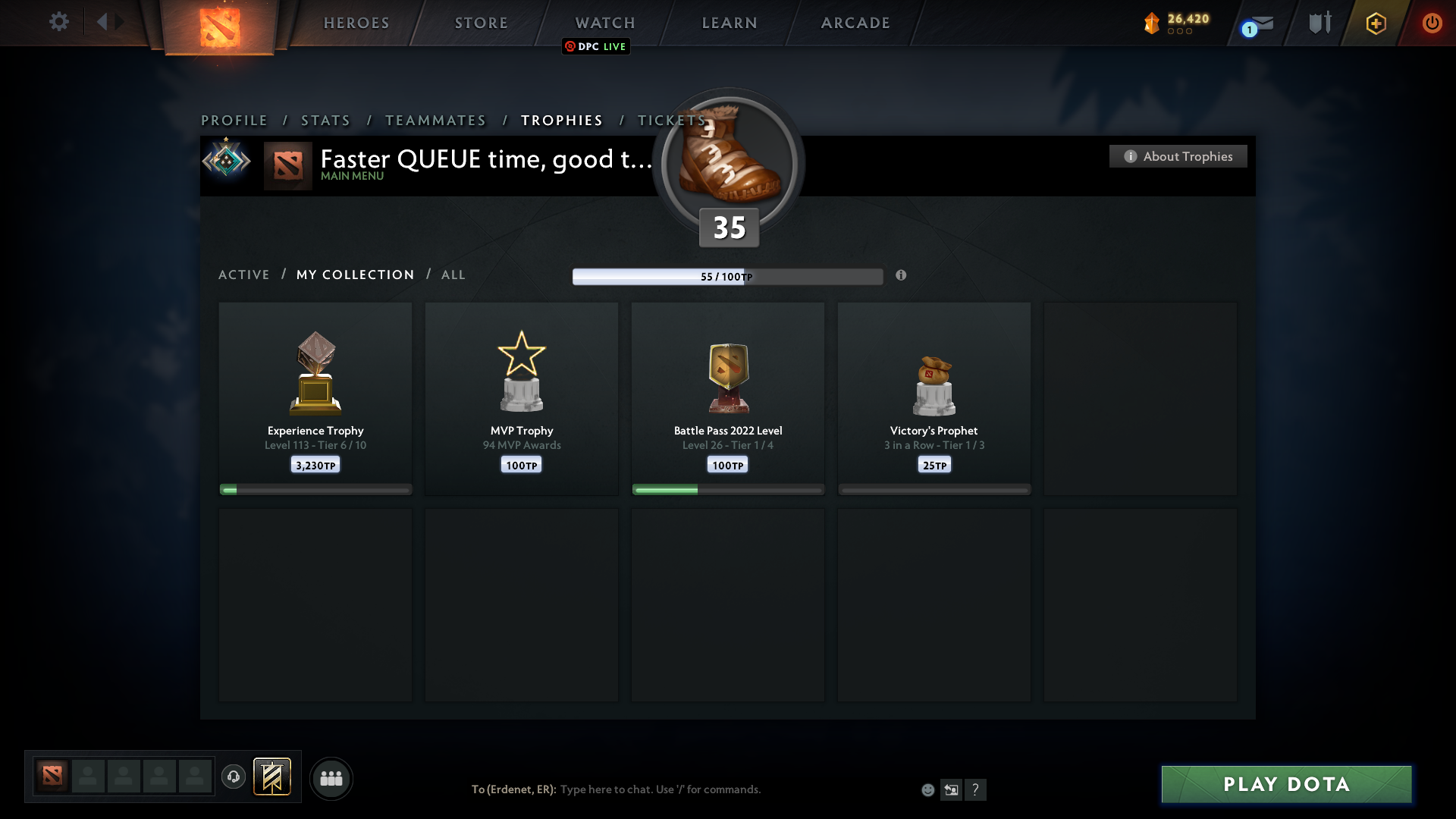Open the emoticon smiley in chat bar
Screen dimensions: 1456x819
(x=928, y=789)
